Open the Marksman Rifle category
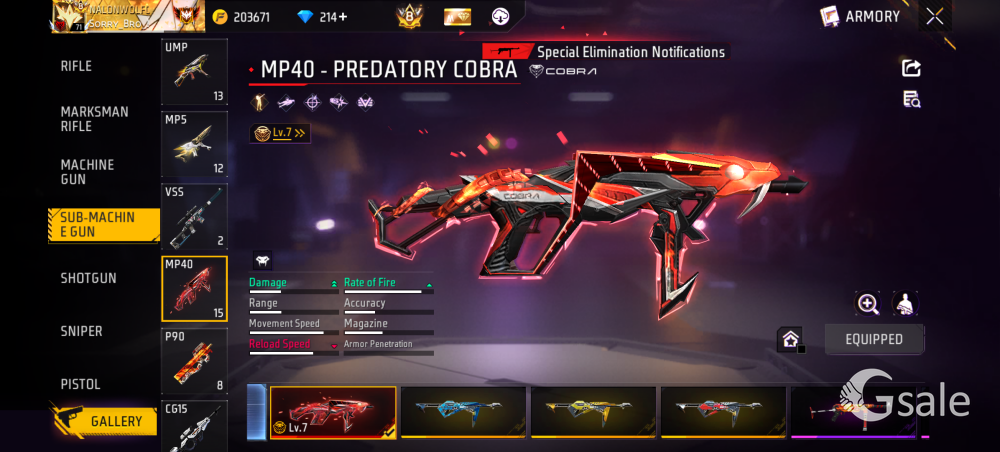This screenshot has width=1000, height=452. 94,119
